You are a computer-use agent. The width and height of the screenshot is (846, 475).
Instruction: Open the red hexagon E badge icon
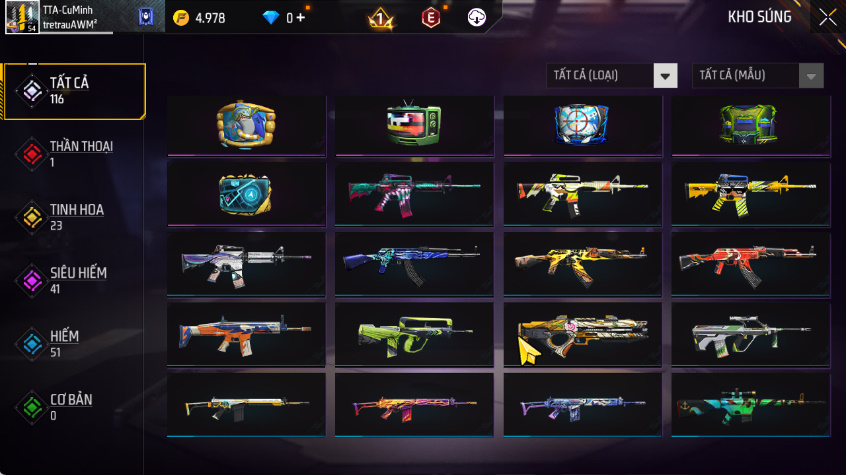coord(430,17)
